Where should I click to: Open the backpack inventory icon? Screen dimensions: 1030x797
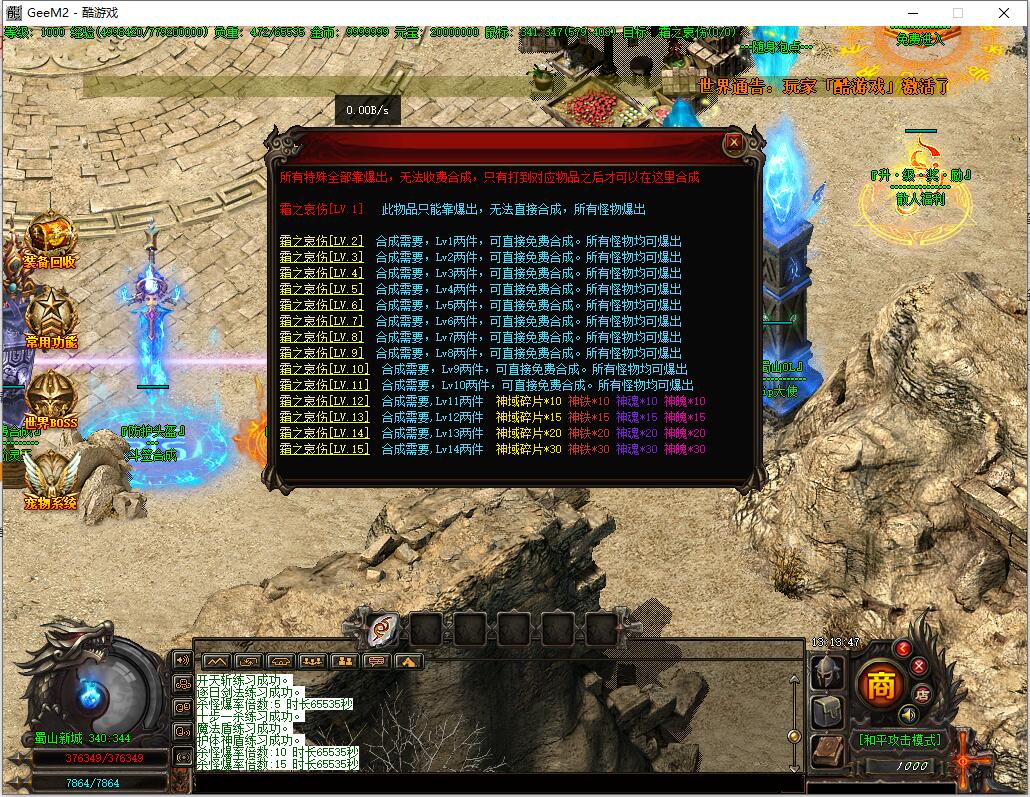click(x=828, y=711)
